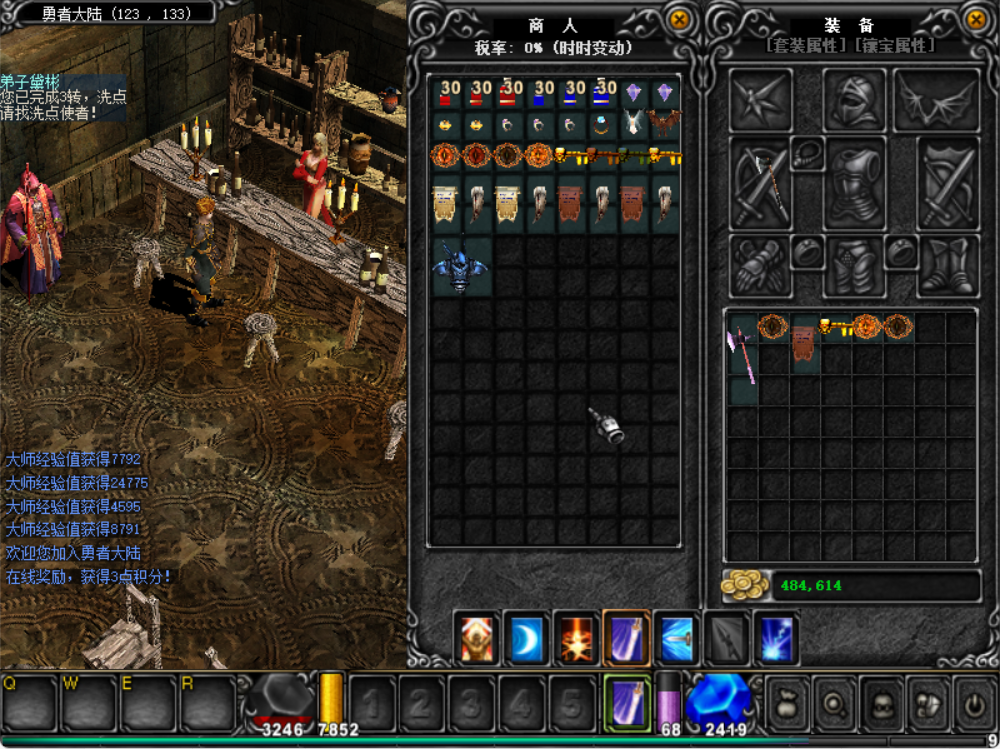Open the gem attributes tab (镶宝属性)
1000x749 pixels.
coord(894,46)
